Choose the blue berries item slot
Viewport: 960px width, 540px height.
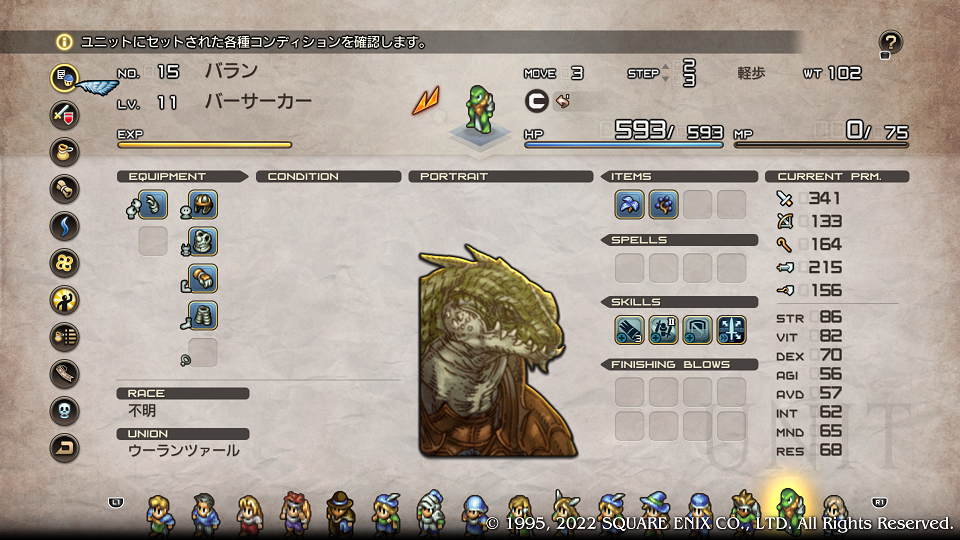664,204
